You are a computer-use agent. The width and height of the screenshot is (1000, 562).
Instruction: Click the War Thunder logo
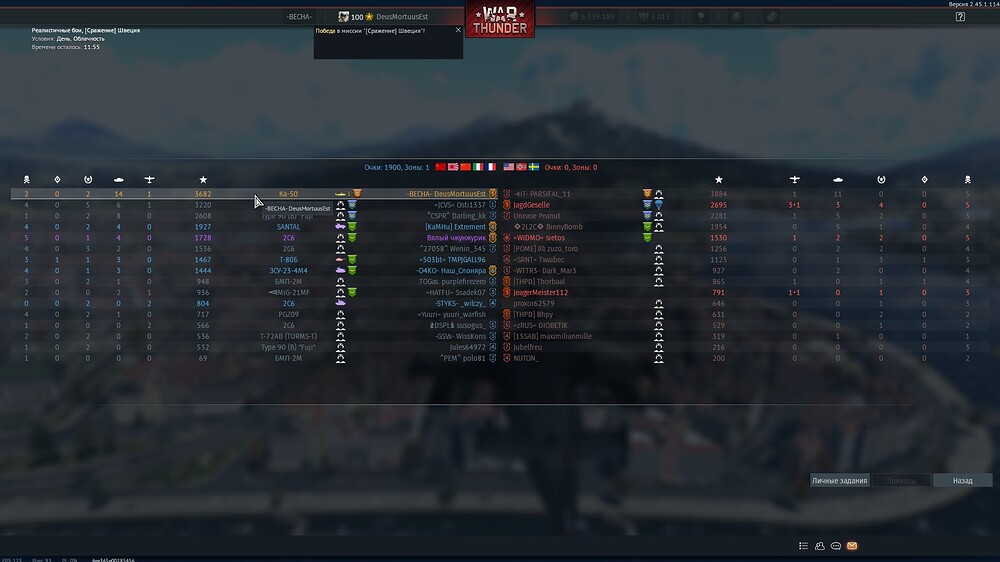coord(499,20)
